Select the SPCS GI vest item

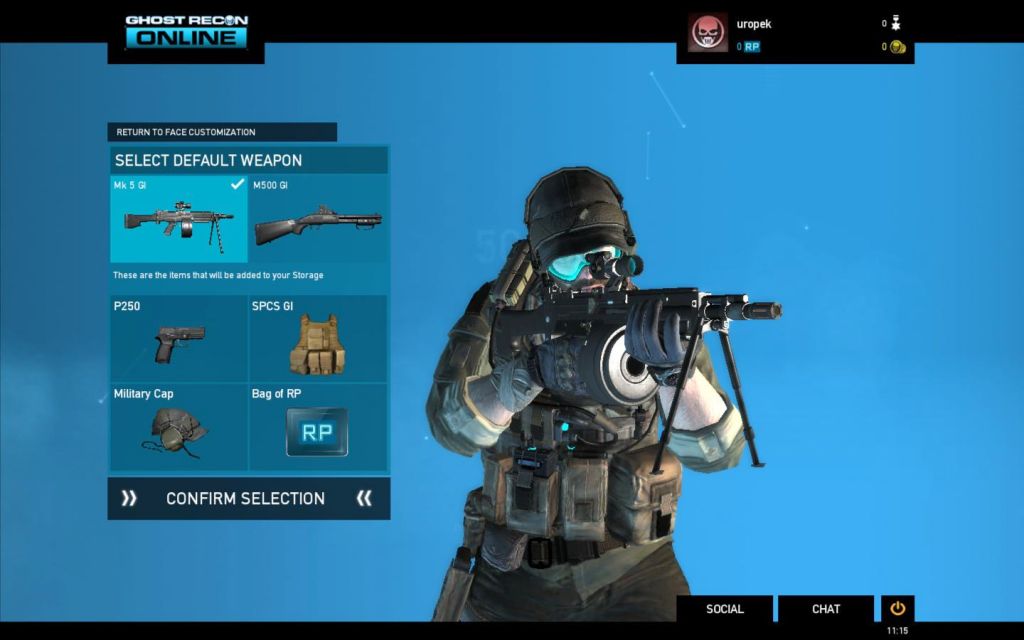click(x=318, y=338)
